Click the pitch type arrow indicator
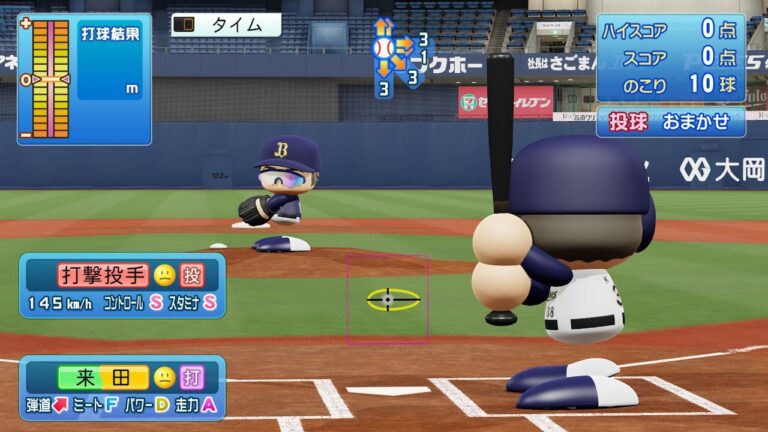This screenshot has width=768, height=432. click(399, 57)
